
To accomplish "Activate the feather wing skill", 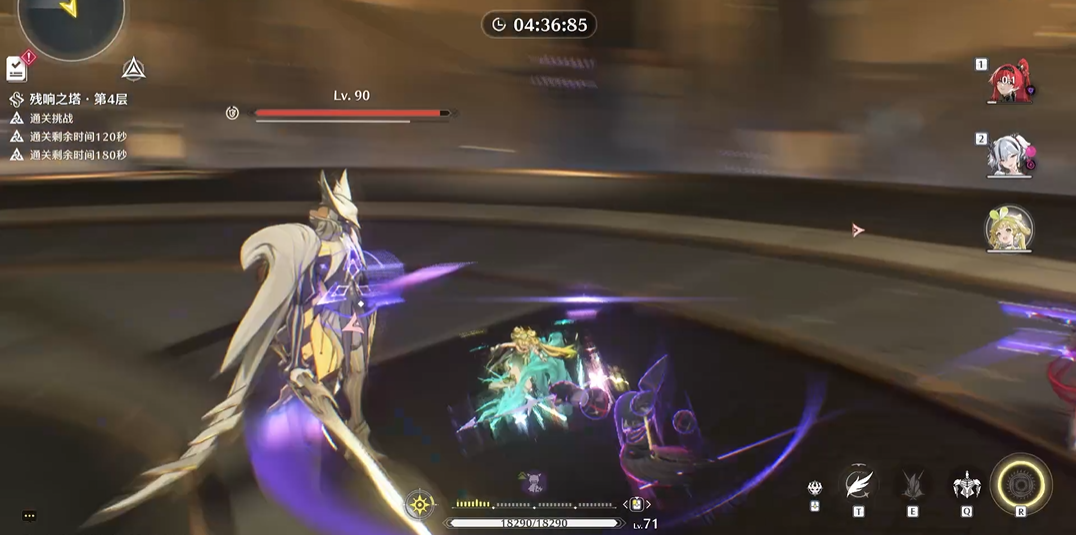I will click(x=858, y=485).
